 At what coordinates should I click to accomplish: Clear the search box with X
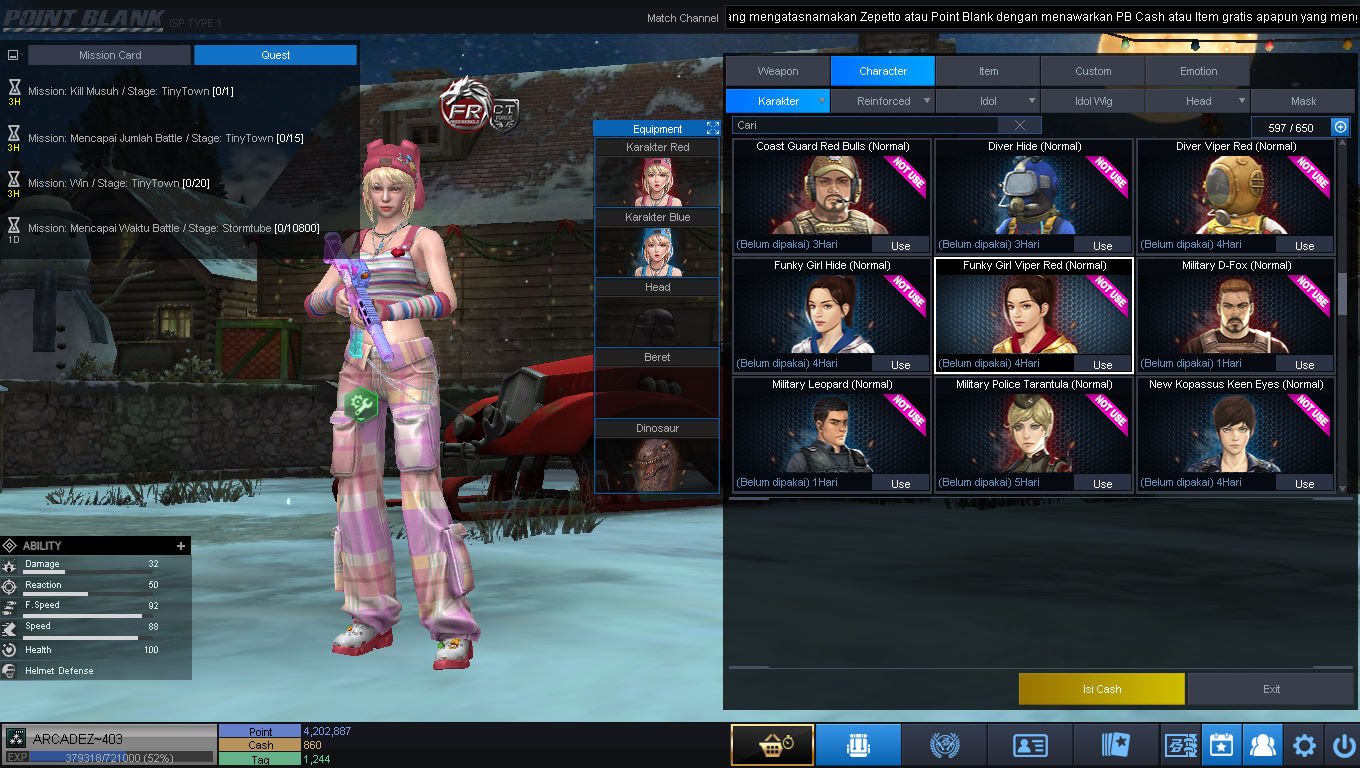coord(1019,125)
